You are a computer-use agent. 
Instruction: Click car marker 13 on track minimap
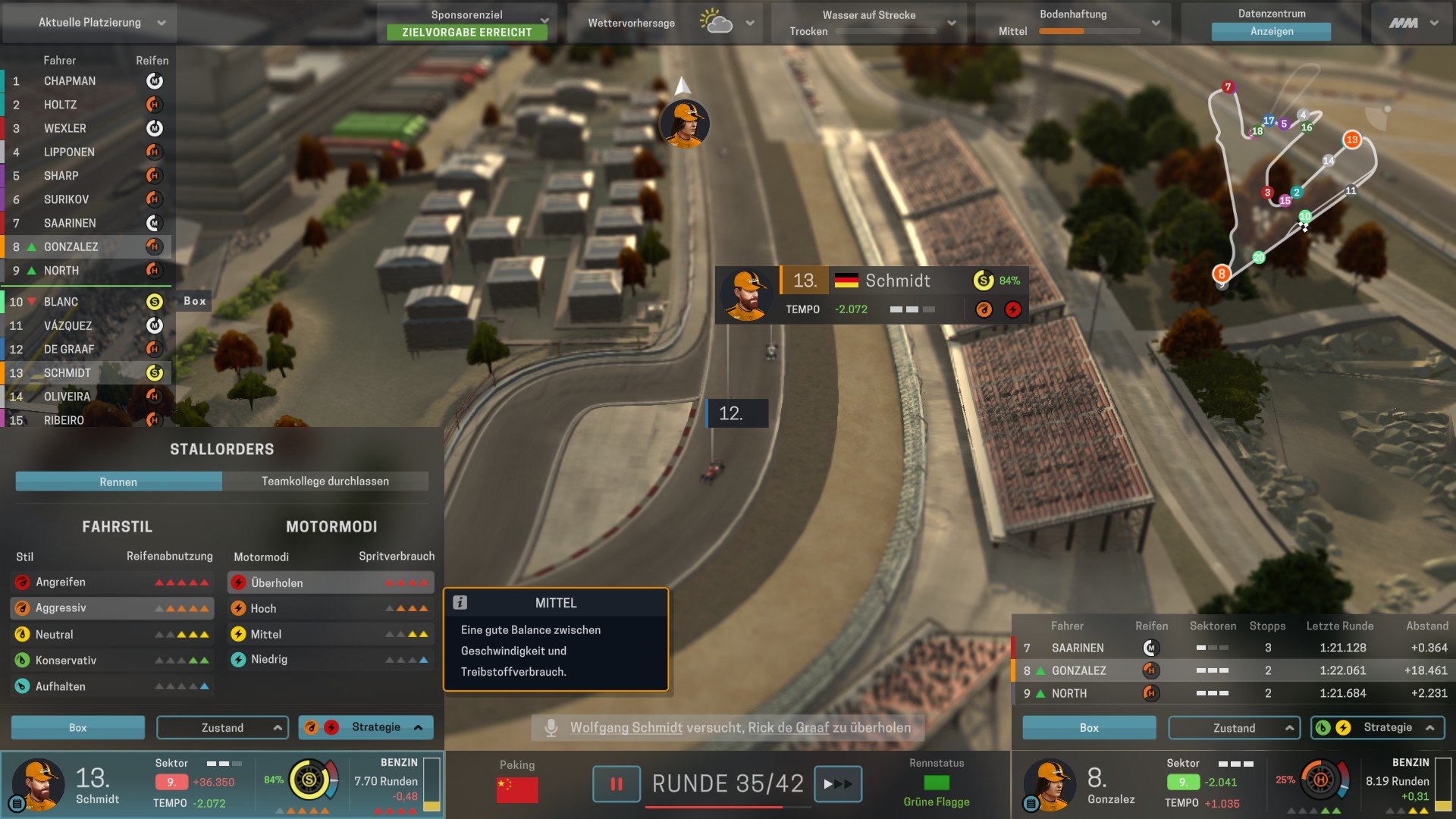[x=1351, y=140]
